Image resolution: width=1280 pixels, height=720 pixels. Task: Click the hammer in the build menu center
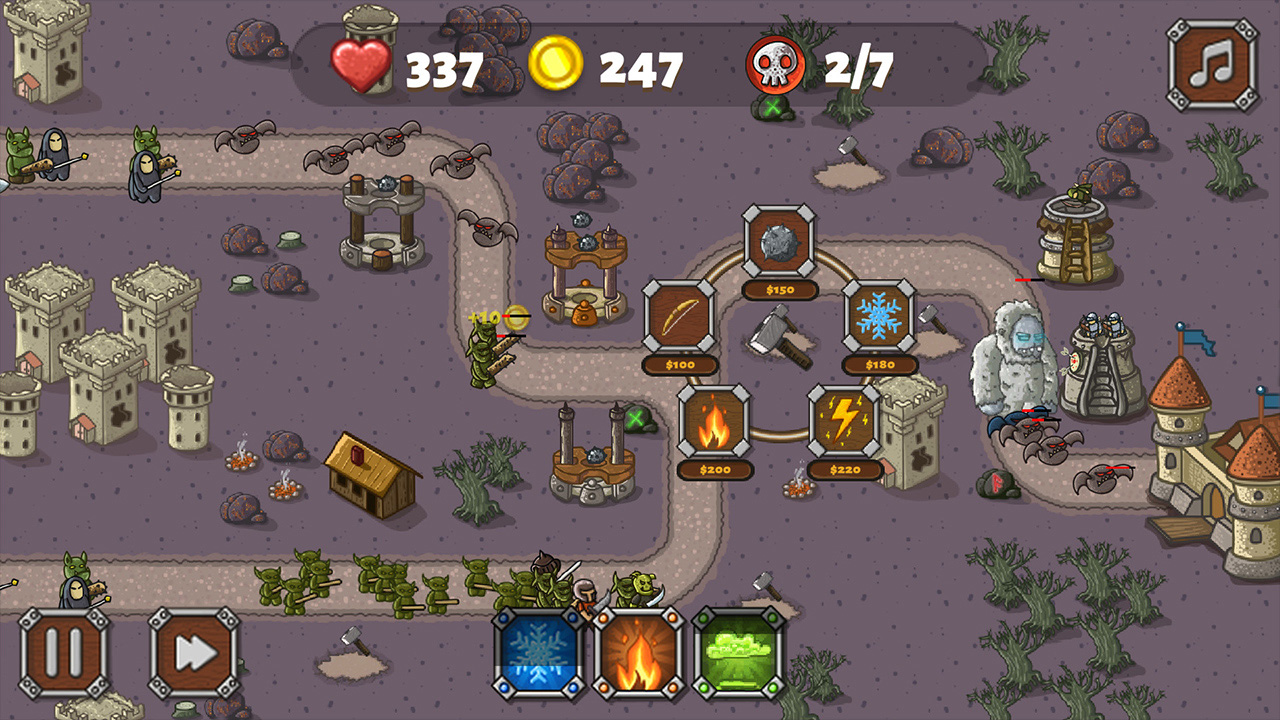pos(780,340)
